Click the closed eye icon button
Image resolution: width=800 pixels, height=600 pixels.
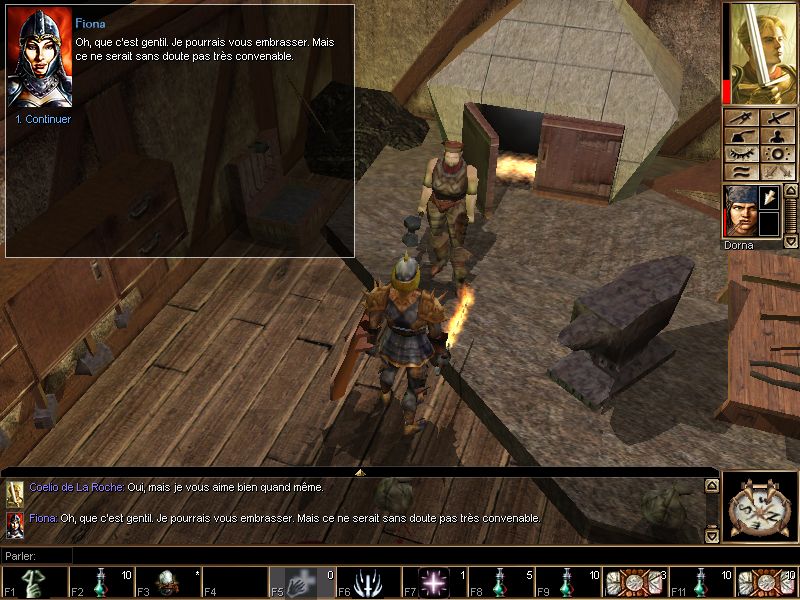(x=743, y=154)
